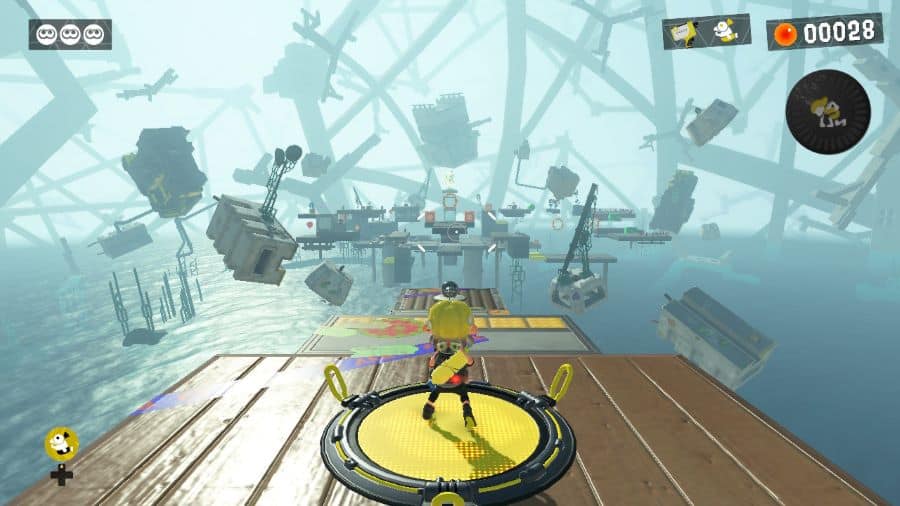Select the yellow shooter weapon icon

[687, 33]
